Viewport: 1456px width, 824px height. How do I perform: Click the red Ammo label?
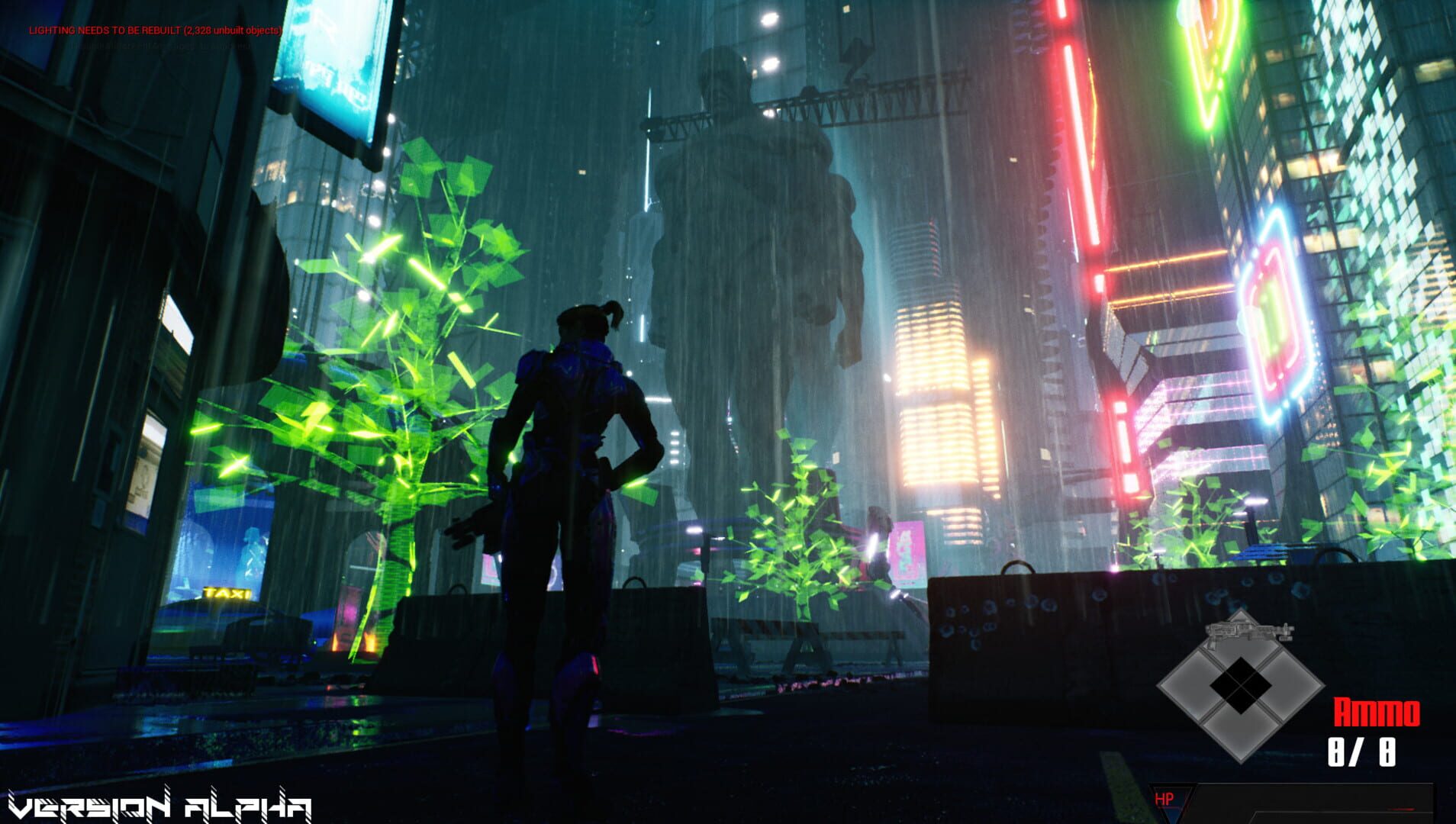point(1376,710)
